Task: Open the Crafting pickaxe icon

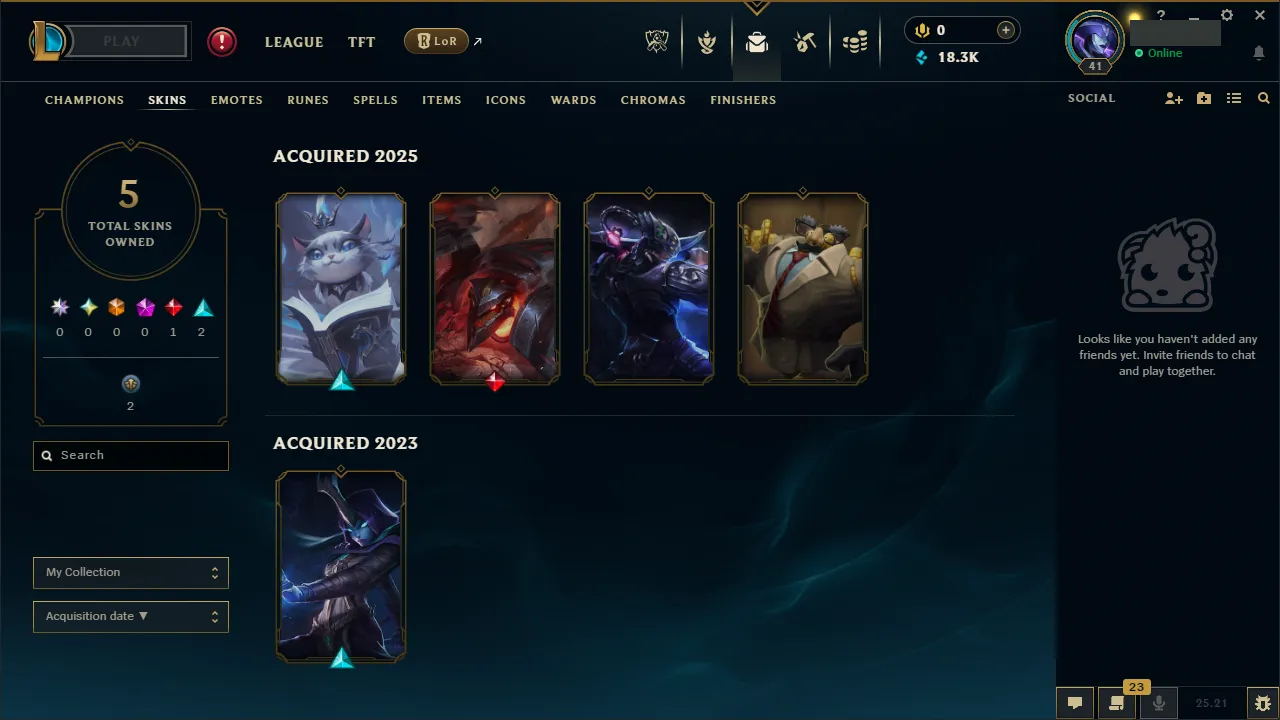Action: click(805, 41)
